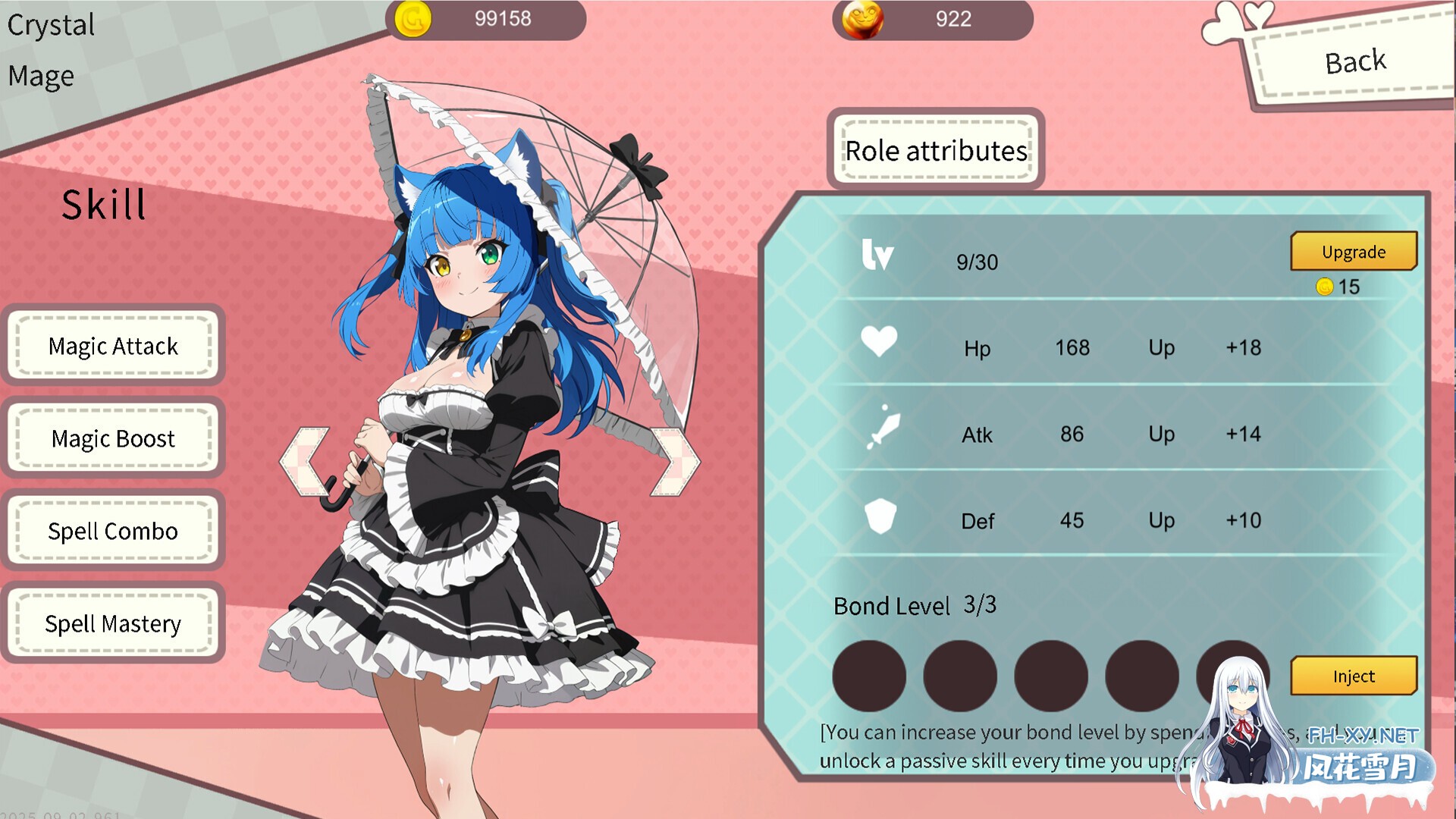Screen dimensions: 1456x819
Task: Select the Magic Attack skill
Action: point(112,347)
